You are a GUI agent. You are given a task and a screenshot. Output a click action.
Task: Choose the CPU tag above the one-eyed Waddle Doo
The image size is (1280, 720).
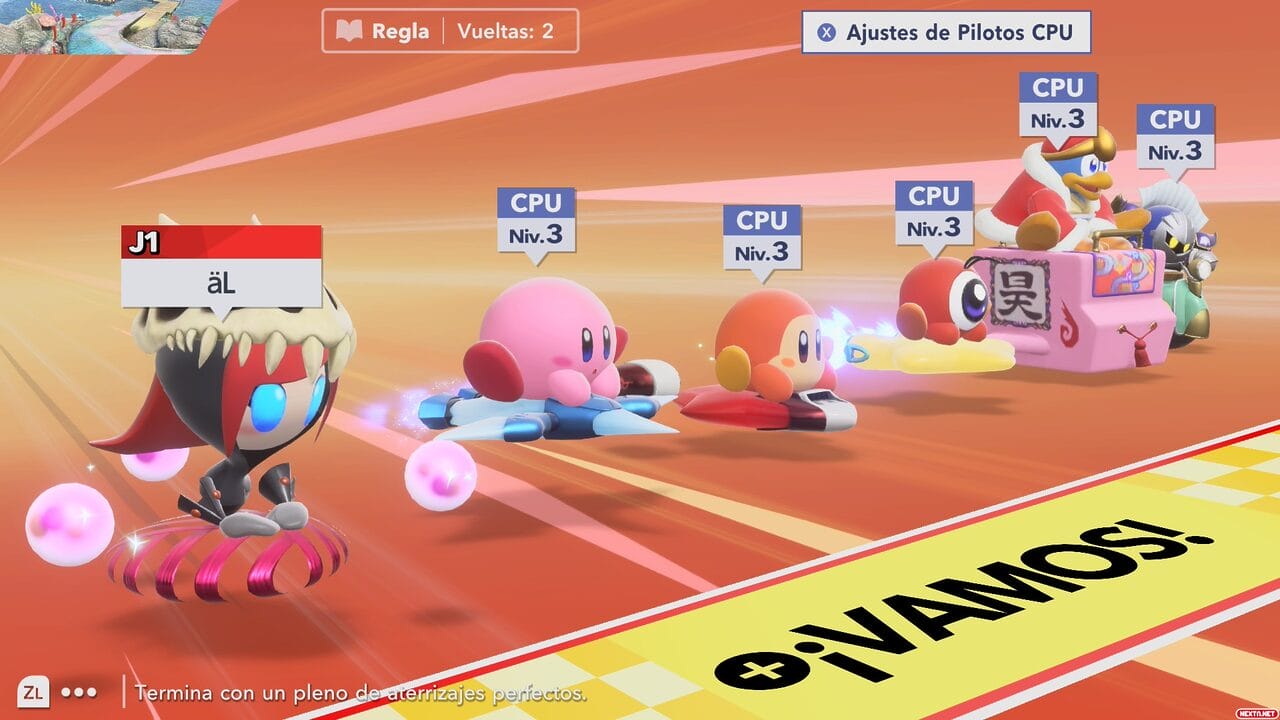(x=934, y=212)
